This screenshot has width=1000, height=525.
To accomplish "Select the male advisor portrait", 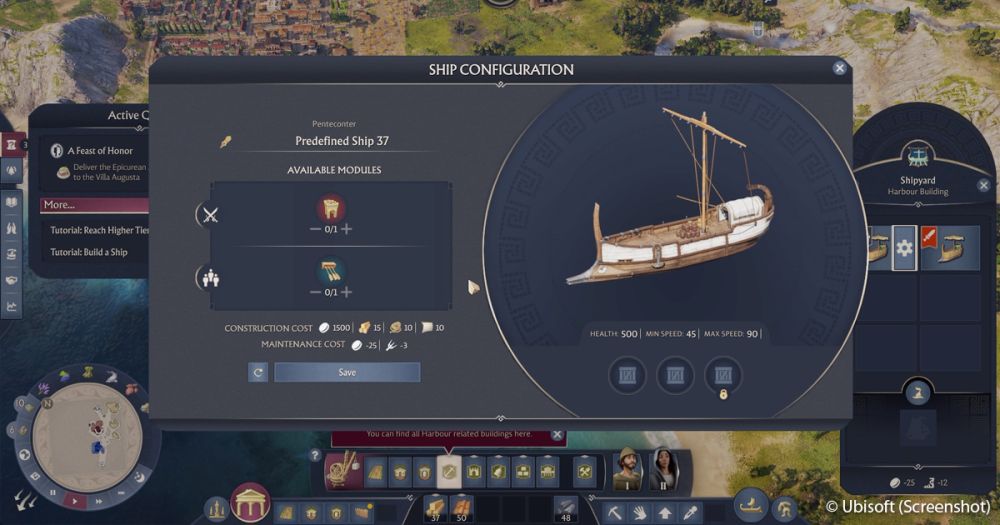I will coord(628,465).
